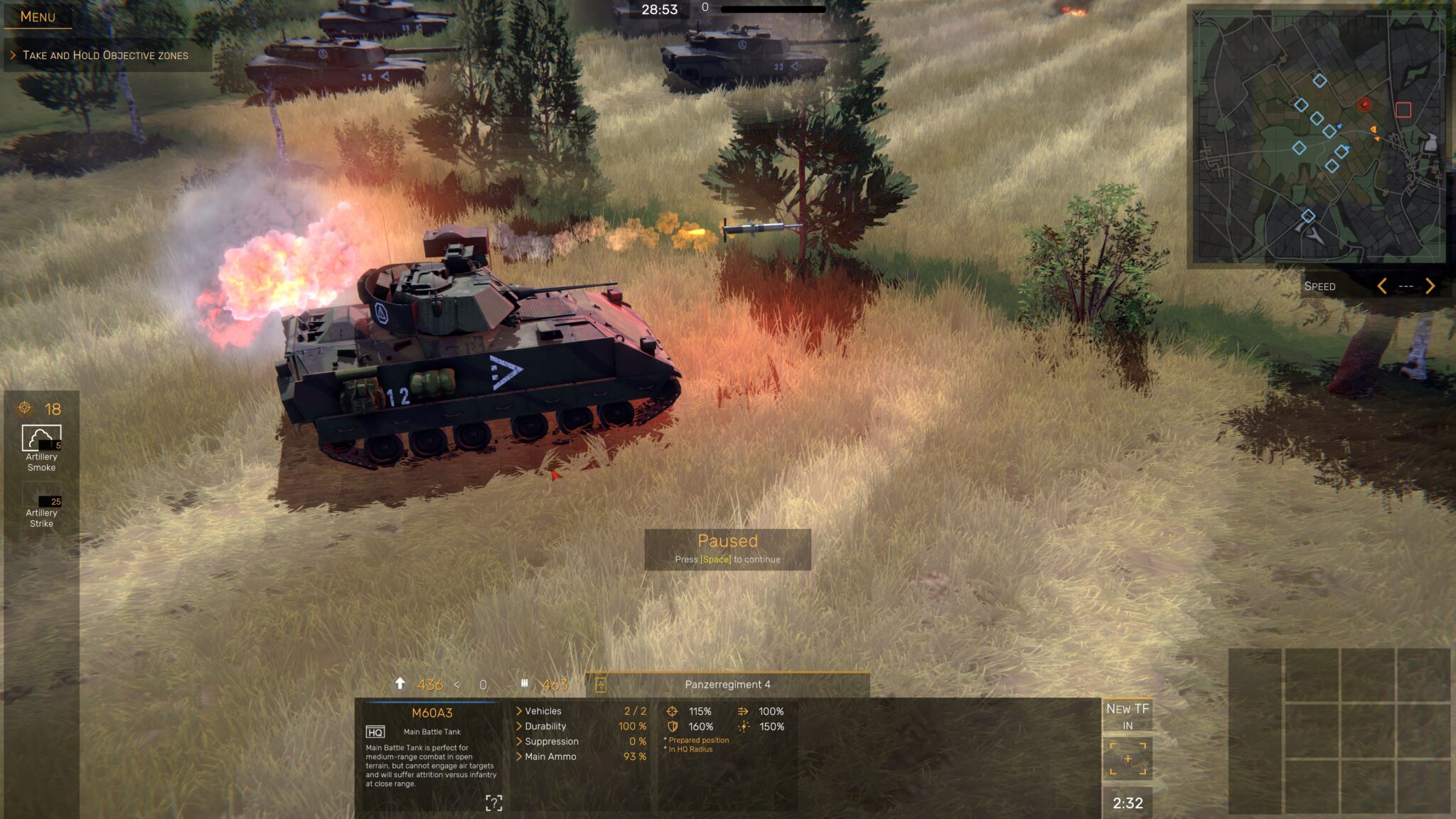The image size is (1456, 819).
Task: Expand the Main Ammo stat row
Action: [521, 757]
